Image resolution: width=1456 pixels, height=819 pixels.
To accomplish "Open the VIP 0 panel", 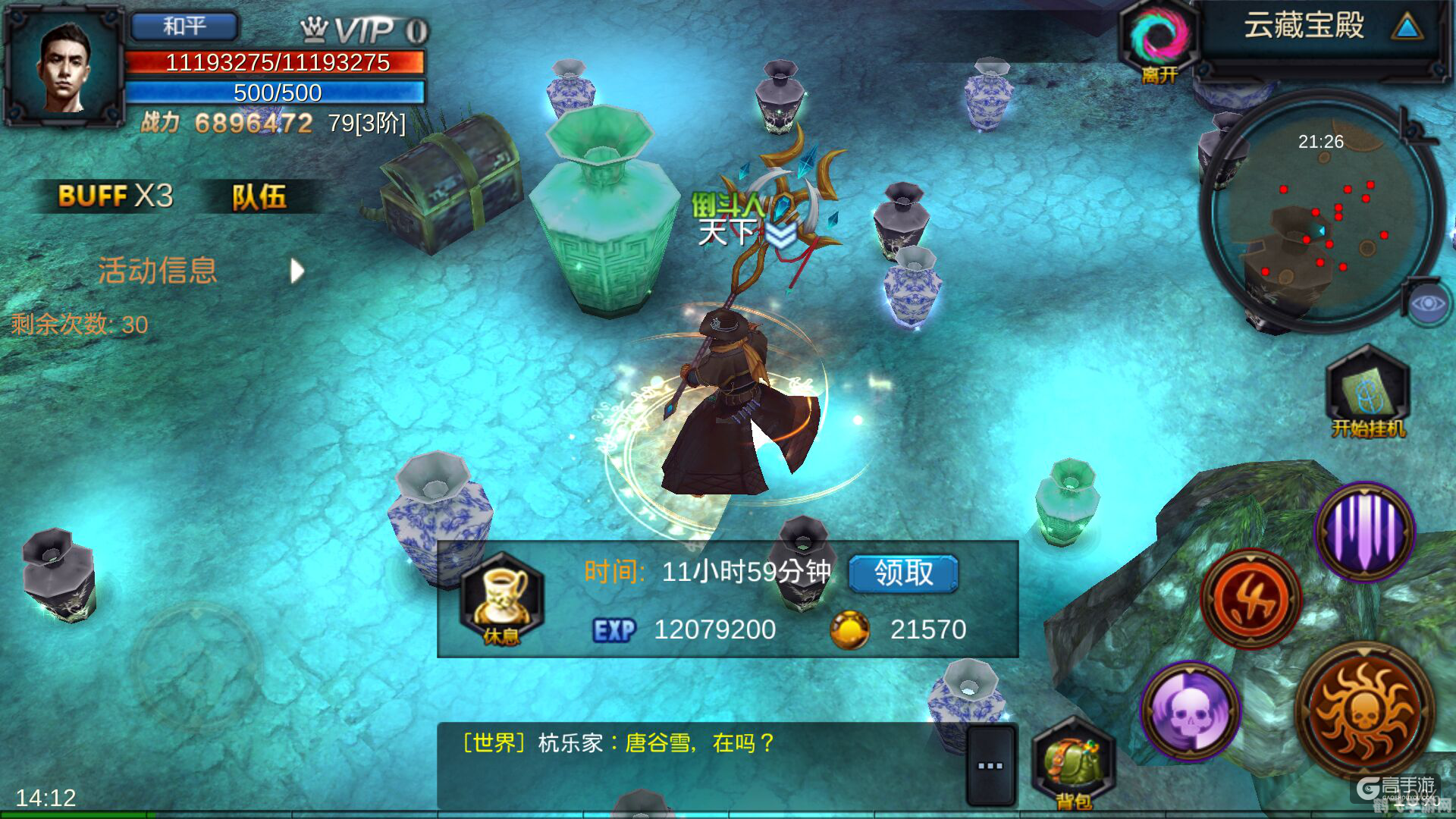I will coord(366,30).
